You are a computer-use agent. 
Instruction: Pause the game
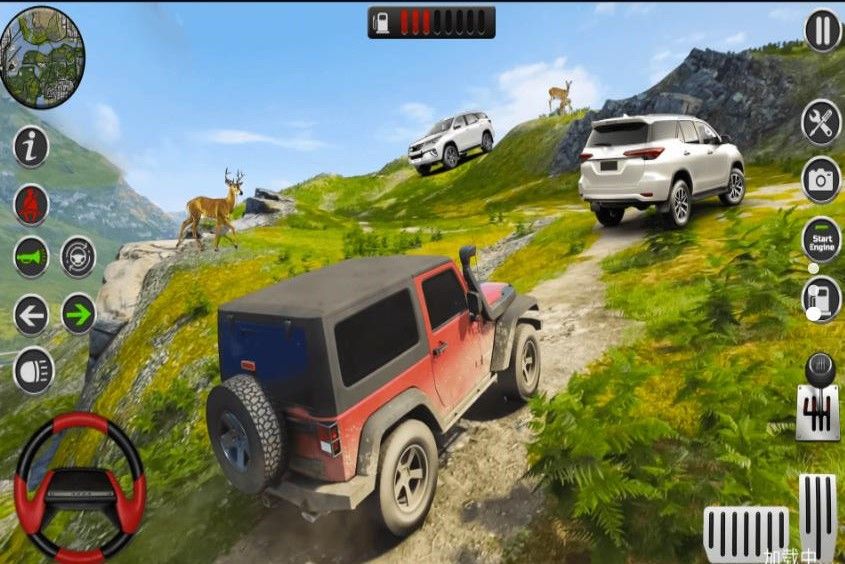(x=822, y=31)
